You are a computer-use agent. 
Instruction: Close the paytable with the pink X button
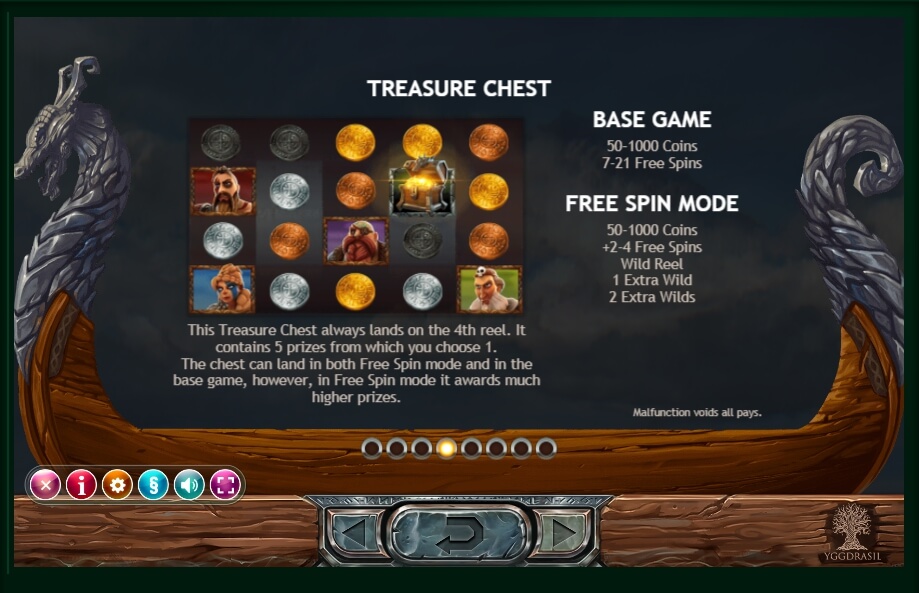pyautogui.click(x=45, y=485)
